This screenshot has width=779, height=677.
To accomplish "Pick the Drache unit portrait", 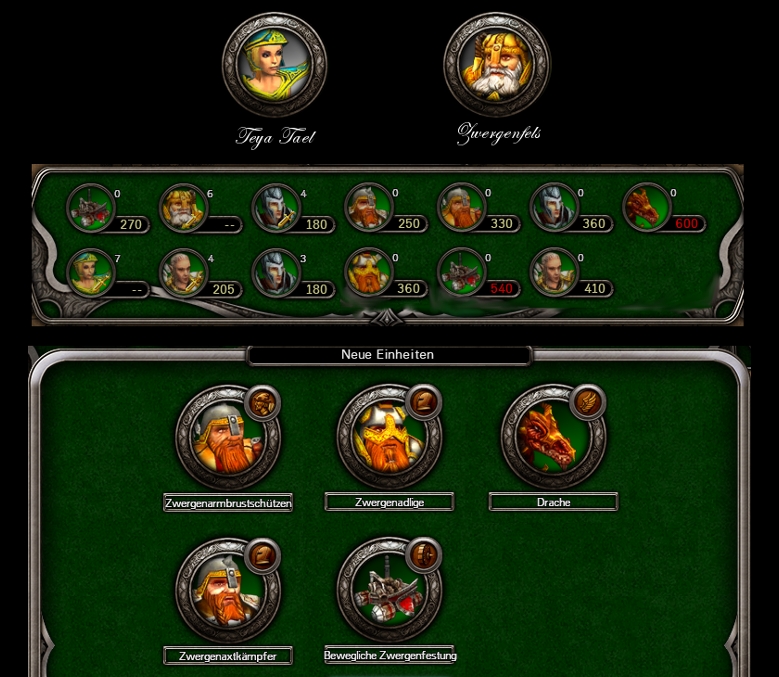I will pyautogui.click(x=552, y=437).
